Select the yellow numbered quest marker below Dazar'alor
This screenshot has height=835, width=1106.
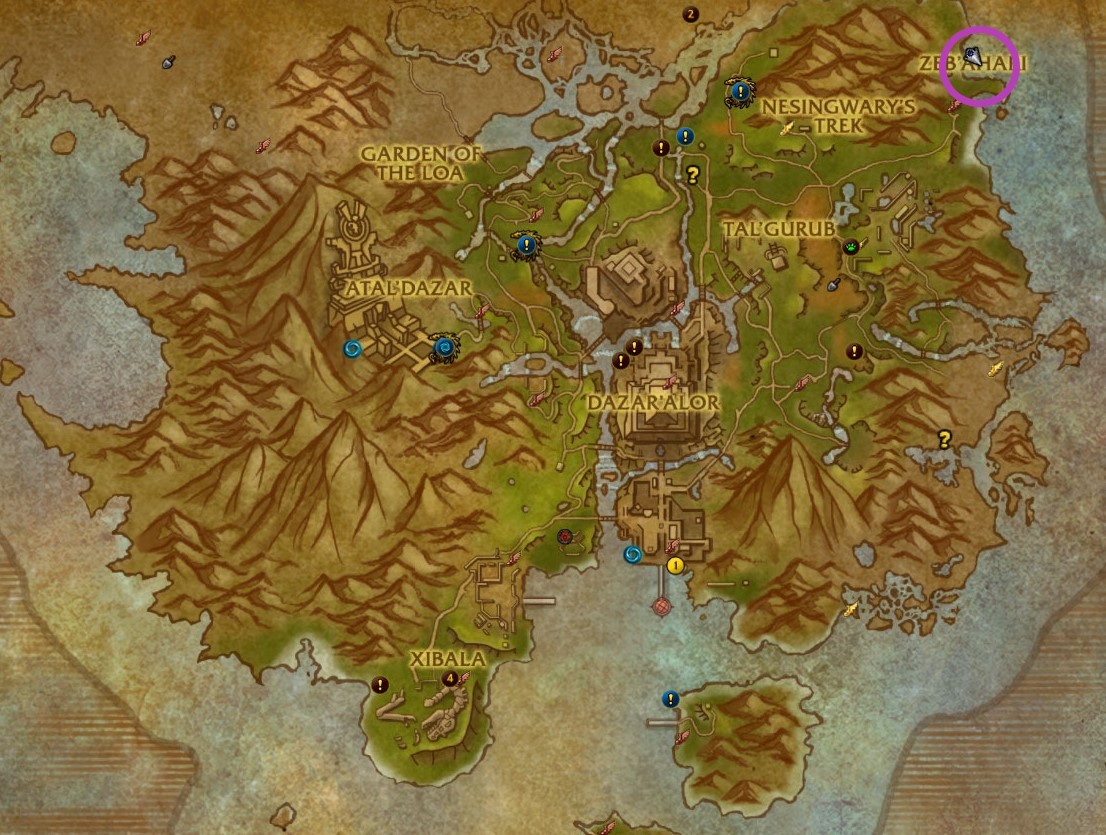point(675,565)
